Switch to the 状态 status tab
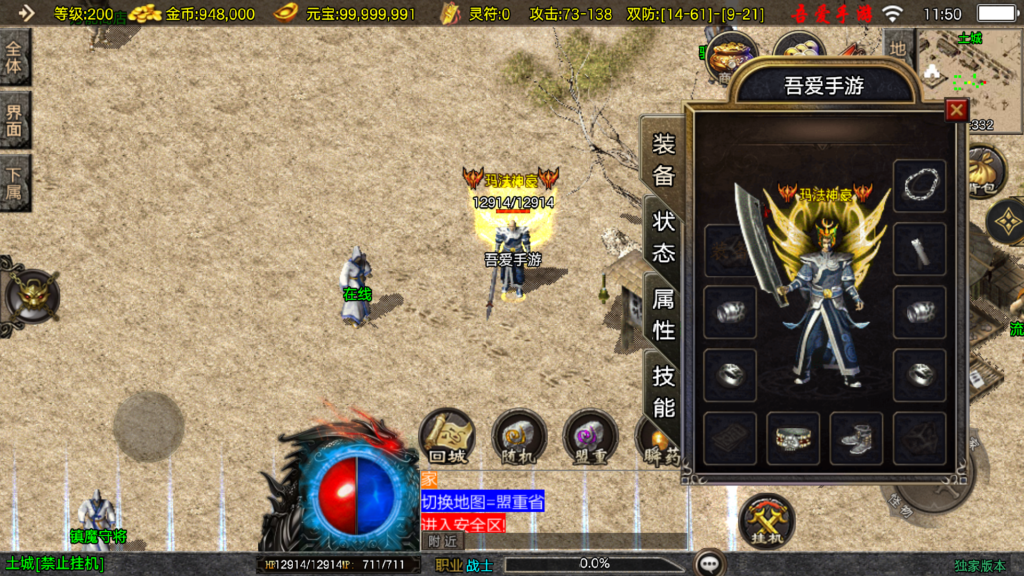The height and width of the screenshot is (576, 1024). 664,237
